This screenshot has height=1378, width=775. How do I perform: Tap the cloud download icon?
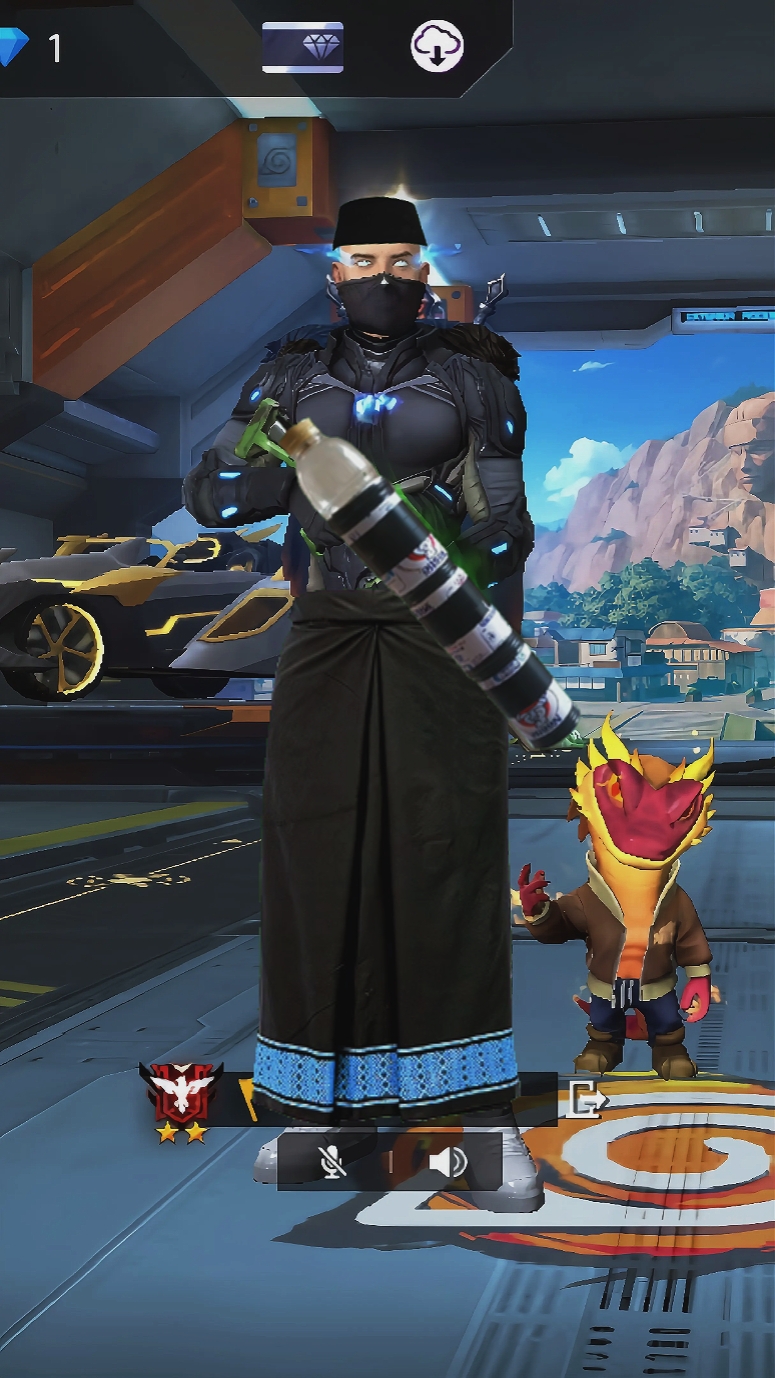coord(437,46)
